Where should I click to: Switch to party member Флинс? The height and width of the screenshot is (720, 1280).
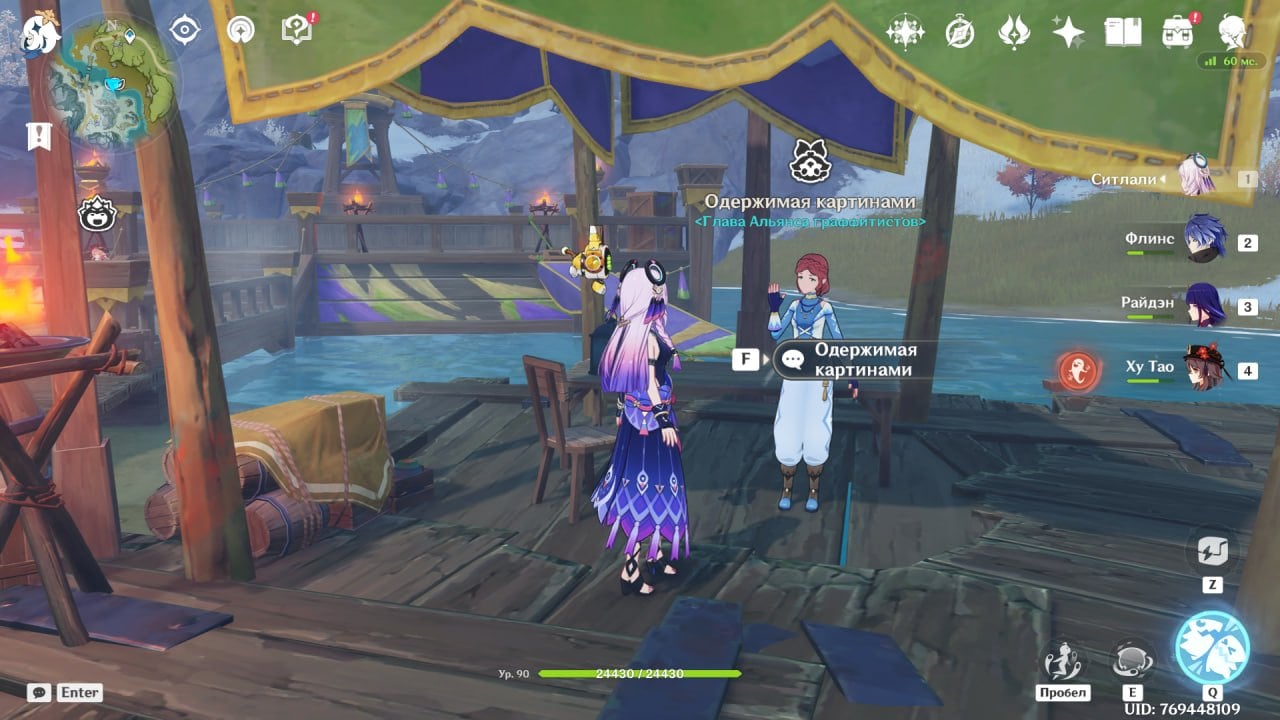[x=1203, y=240]
